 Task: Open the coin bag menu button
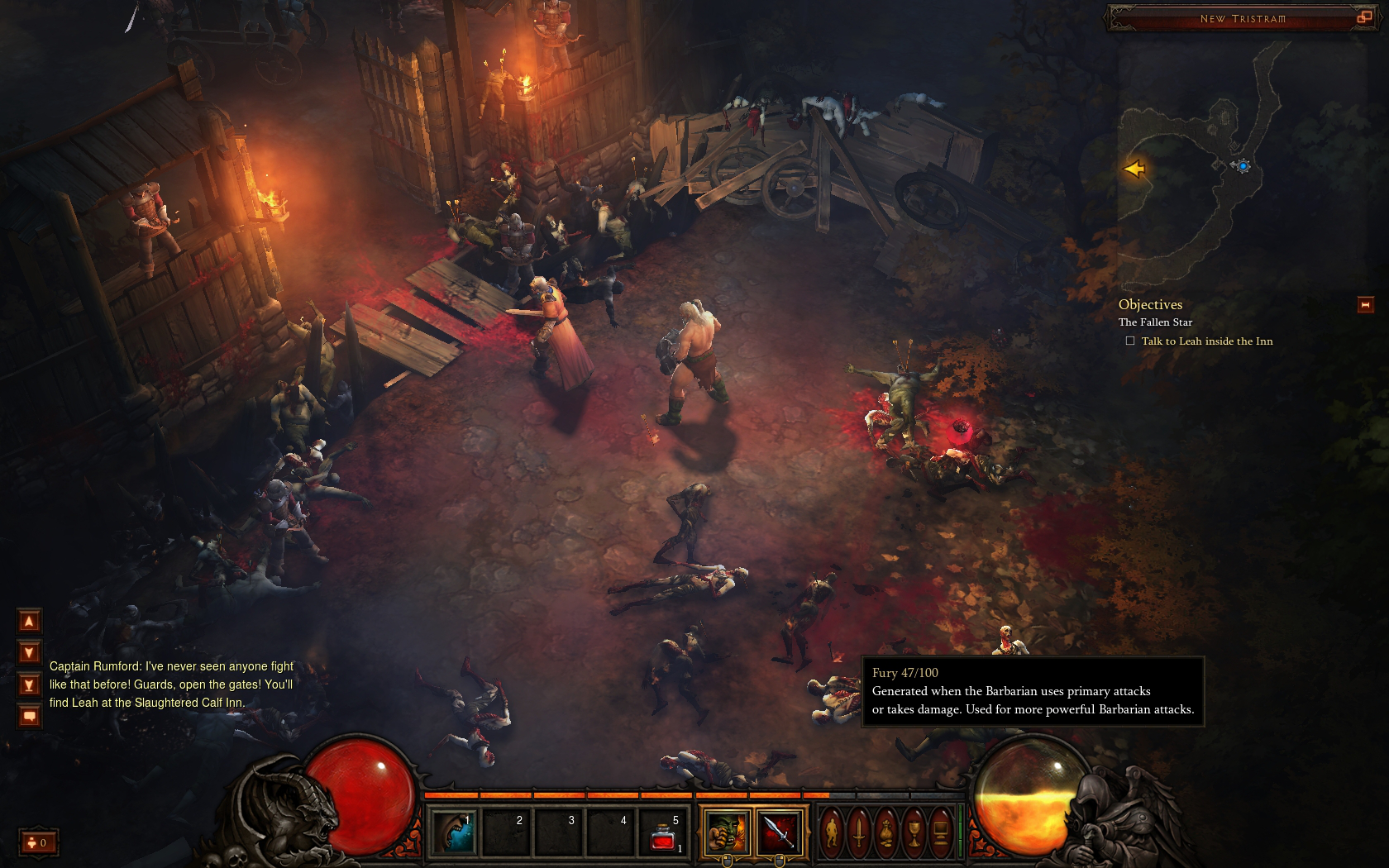[x=886, y=832]
